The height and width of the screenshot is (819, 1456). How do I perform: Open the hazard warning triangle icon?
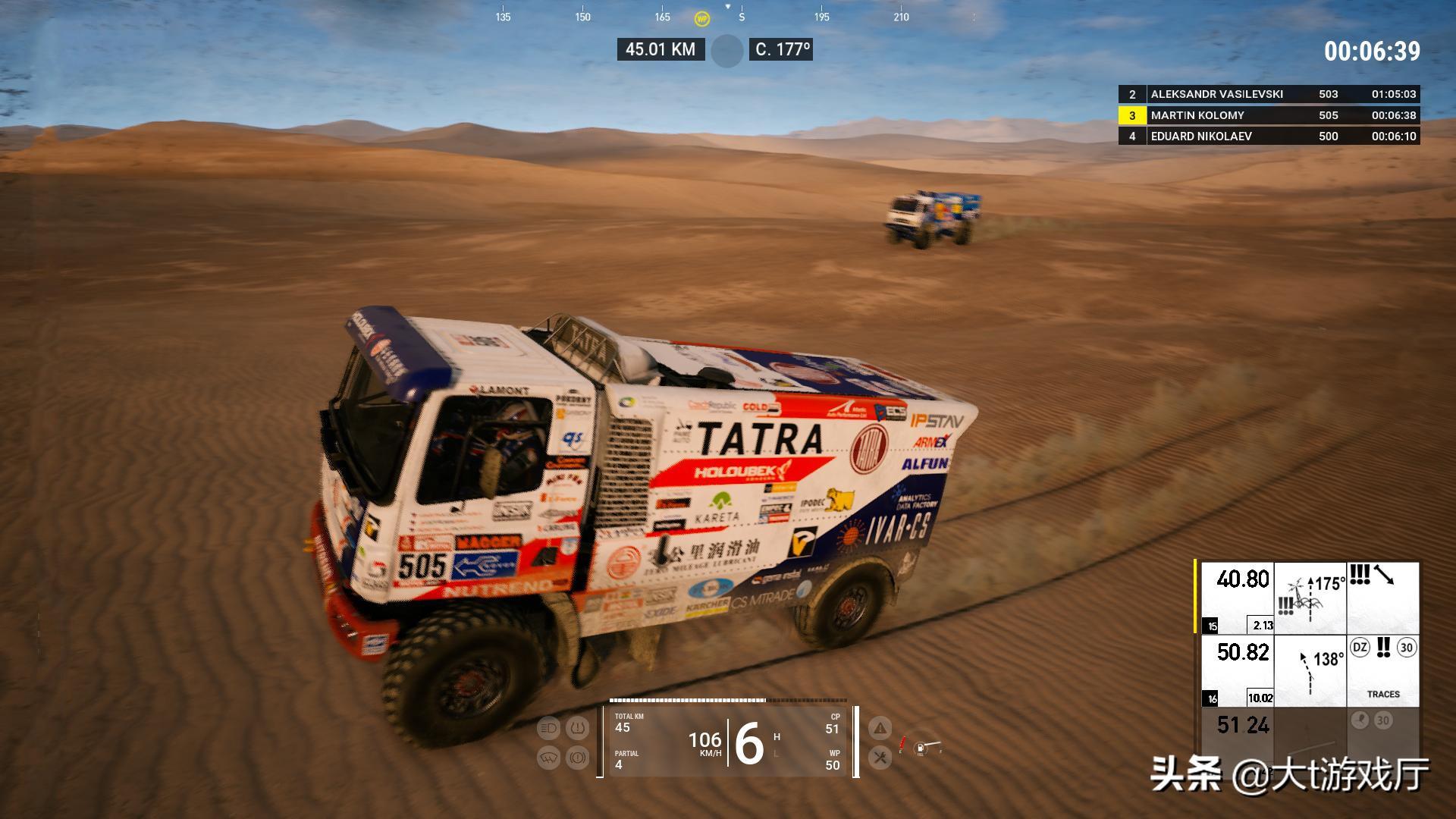[x=880, y=729]
